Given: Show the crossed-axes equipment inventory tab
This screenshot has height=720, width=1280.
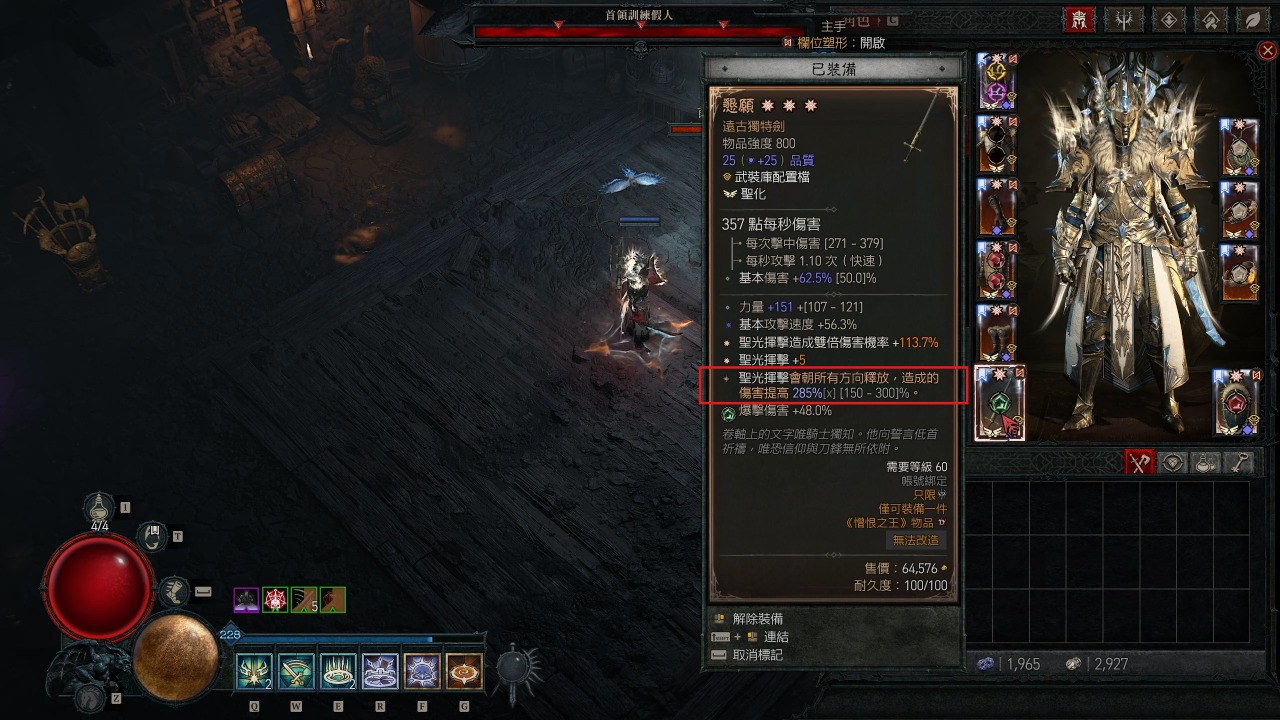Looking at the screenshot, I should point(1138,462).
